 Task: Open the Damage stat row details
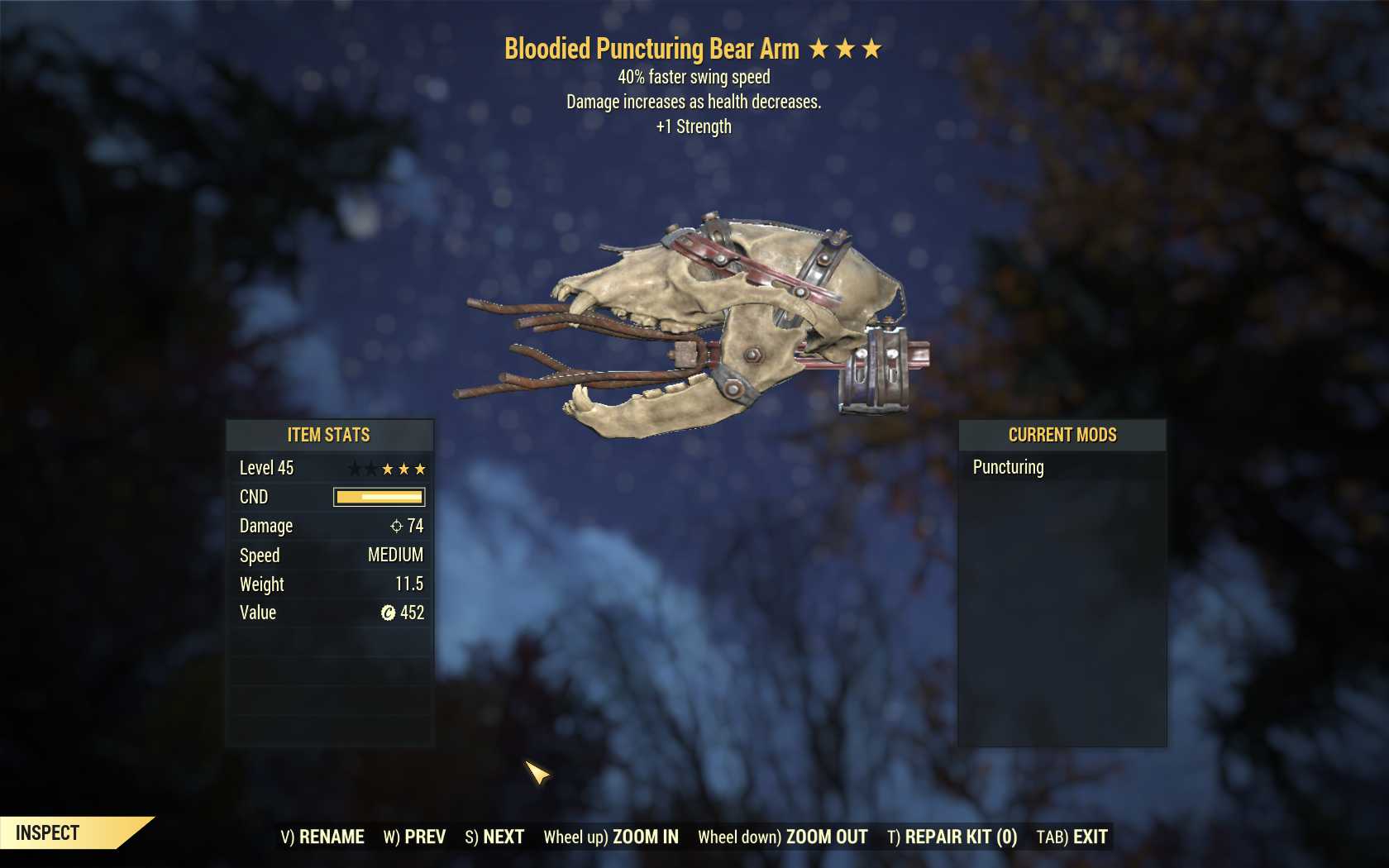point(329,526)
